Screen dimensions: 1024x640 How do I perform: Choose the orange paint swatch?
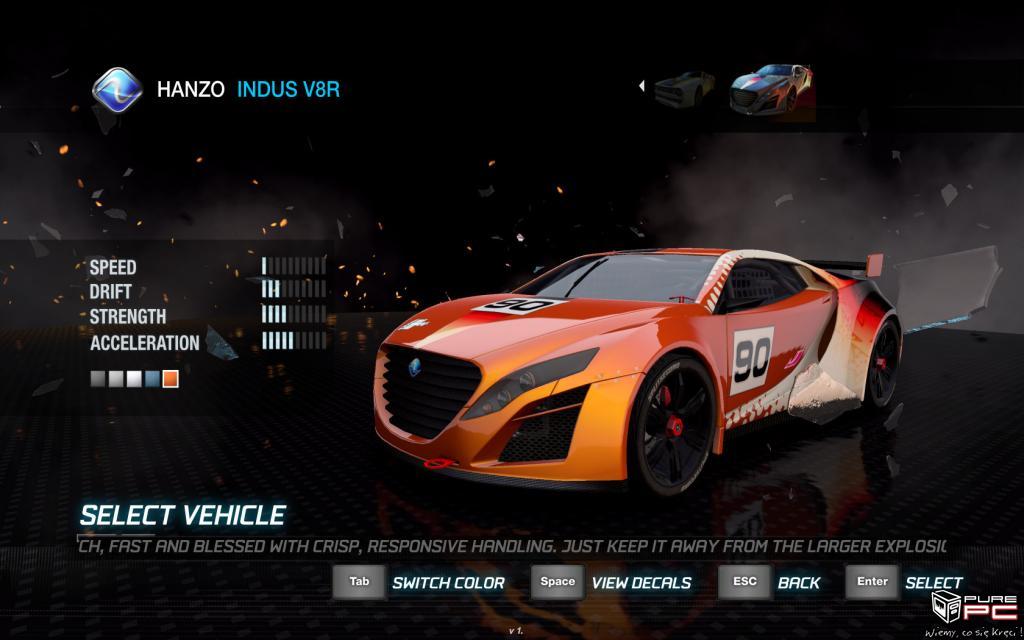pos(170,379)
